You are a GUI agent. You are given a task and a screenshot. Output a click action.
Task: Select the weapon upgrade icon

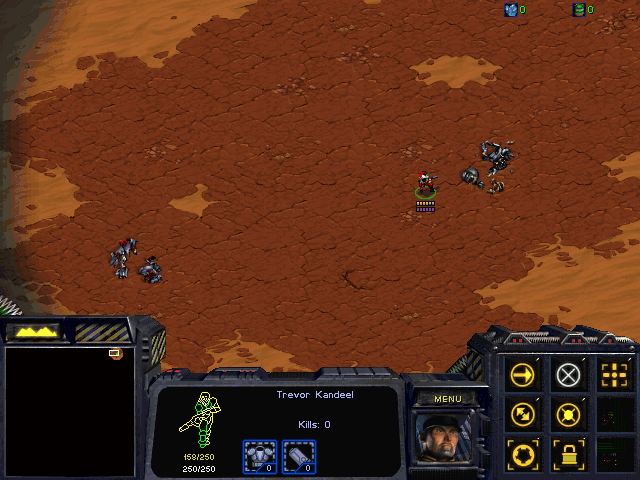pyautogui.click(x=299, y=456)
